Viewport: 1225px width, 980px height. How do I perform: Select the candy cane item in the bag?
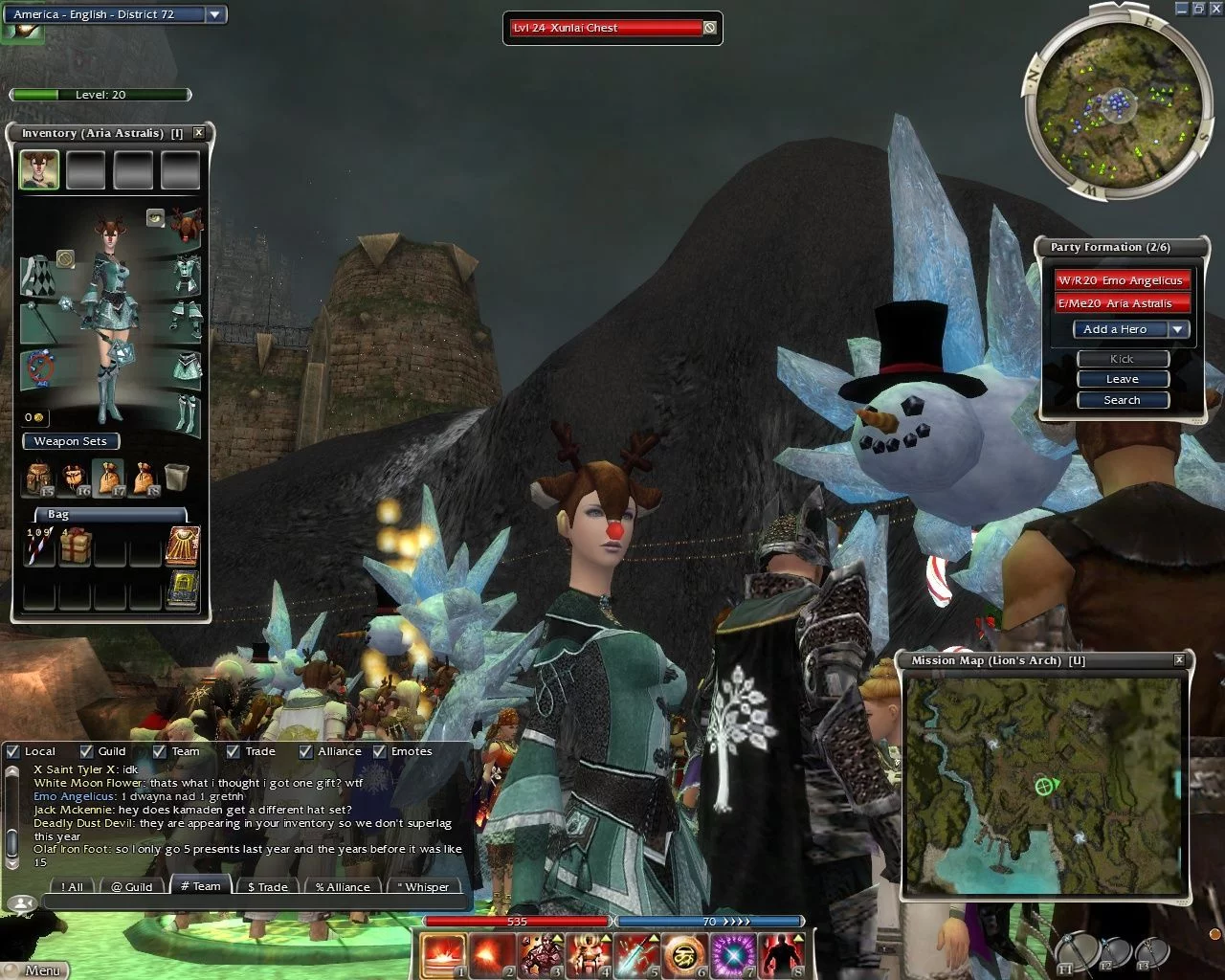[x=39, y=546]
